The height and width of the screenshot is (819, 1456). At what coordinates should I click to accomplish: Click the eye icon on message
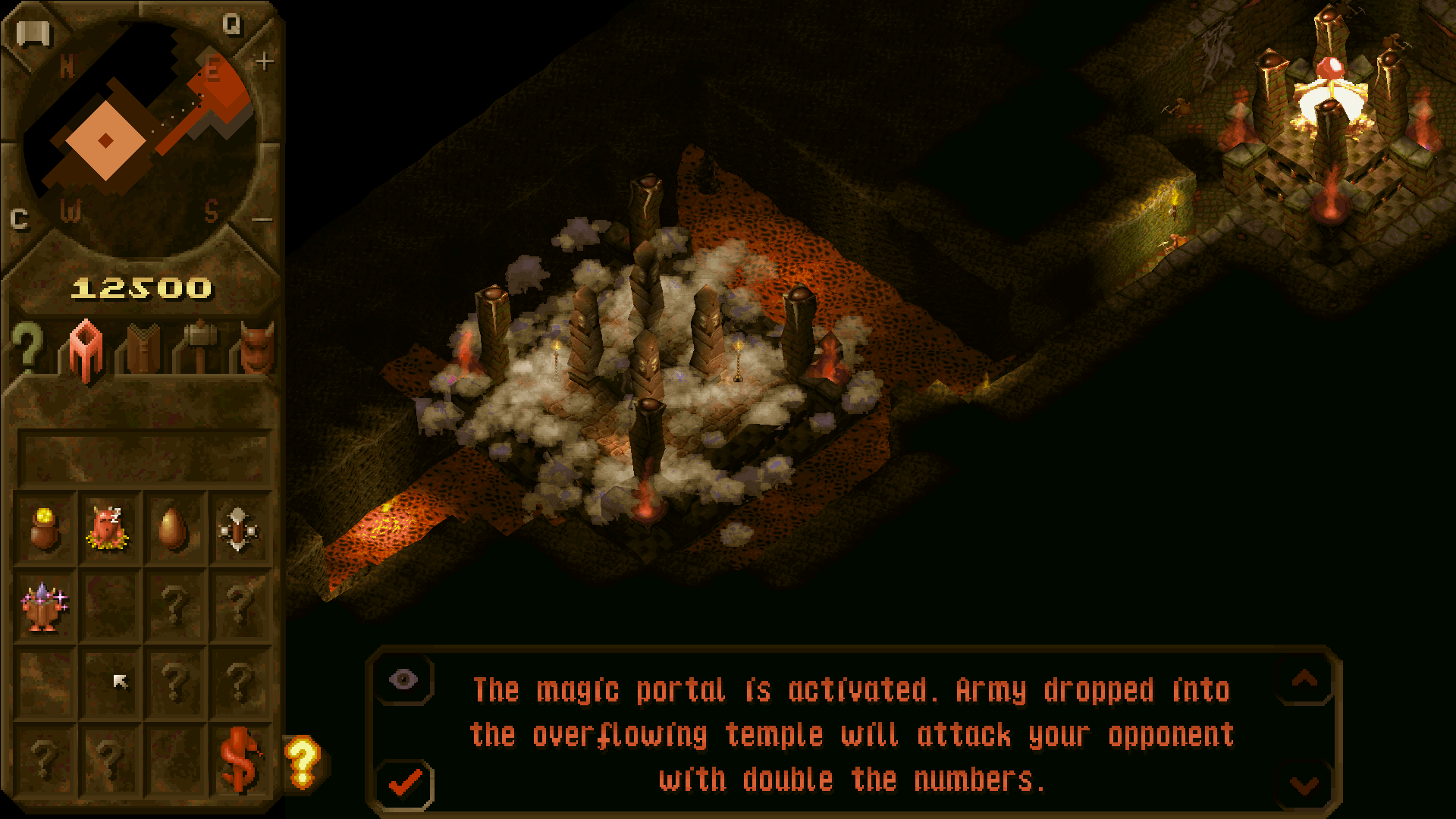(x=403, y=679)
